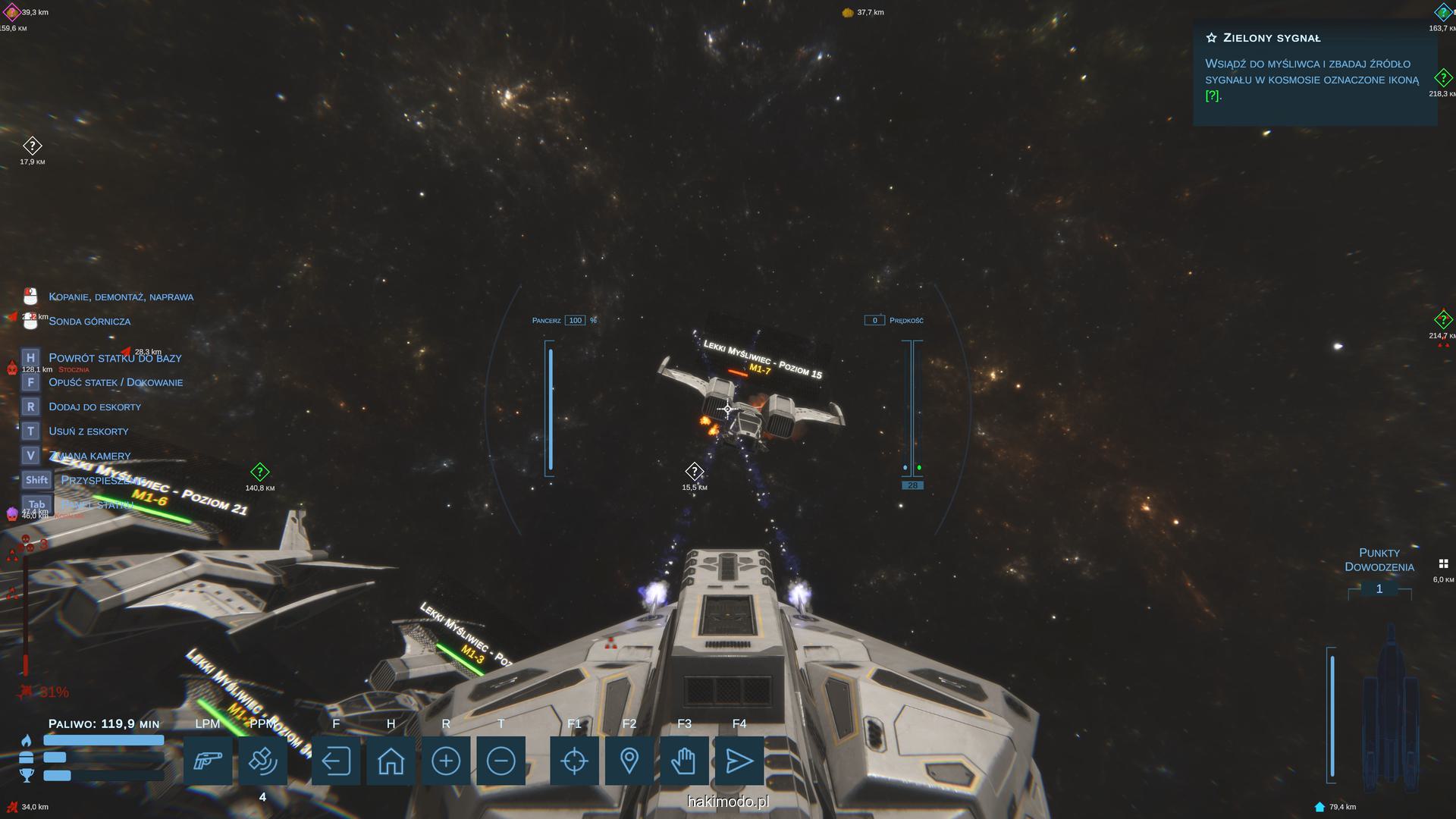Add to escort with plus icon

[x=446, y=761]
